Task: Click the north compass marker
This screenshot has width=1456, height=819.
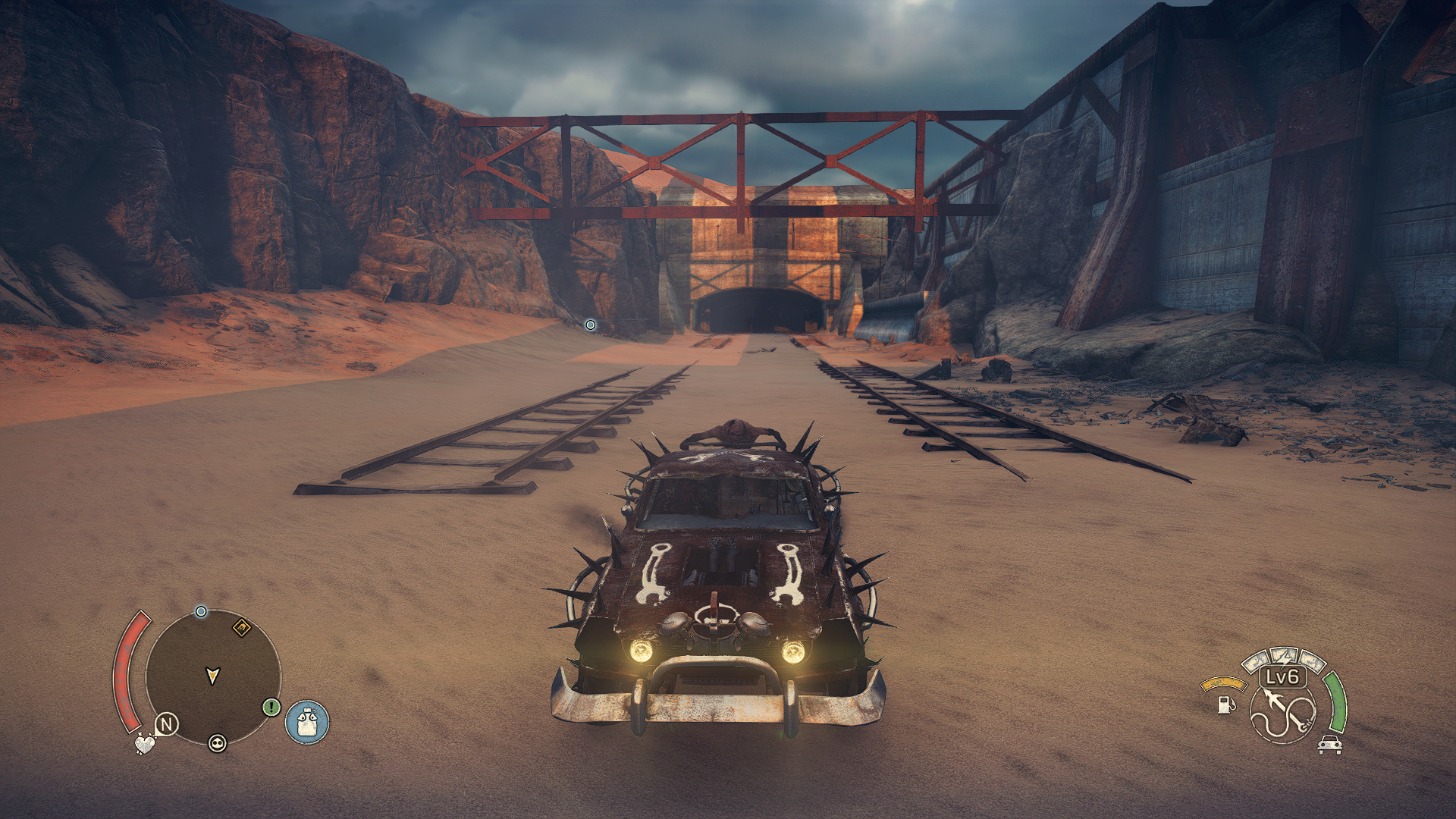Action: click(167, 724)
